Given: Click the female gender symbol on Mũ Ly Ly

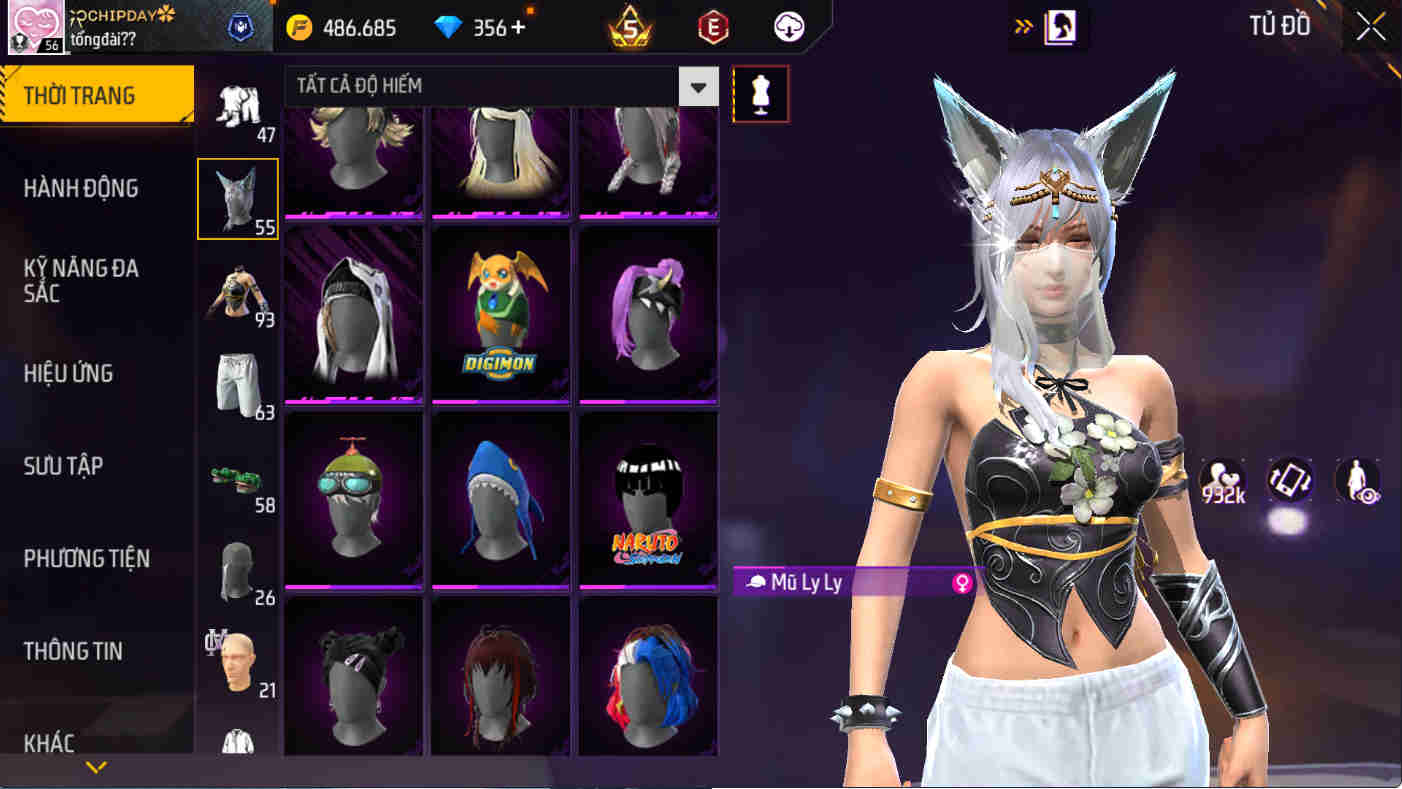Looking at the screenshot, I should 961,583.
